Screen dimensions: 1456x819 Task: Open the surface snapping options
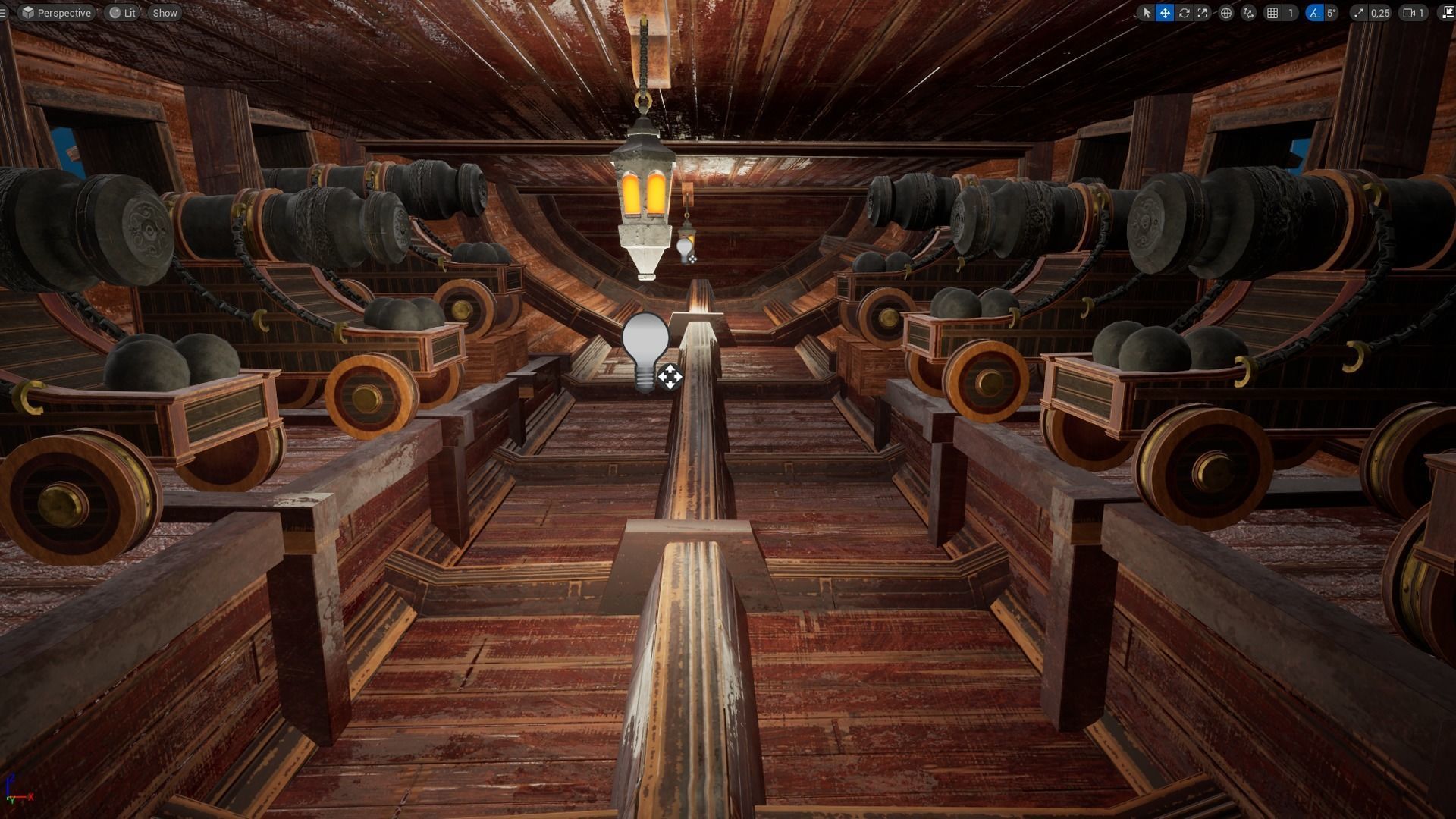1248,13
